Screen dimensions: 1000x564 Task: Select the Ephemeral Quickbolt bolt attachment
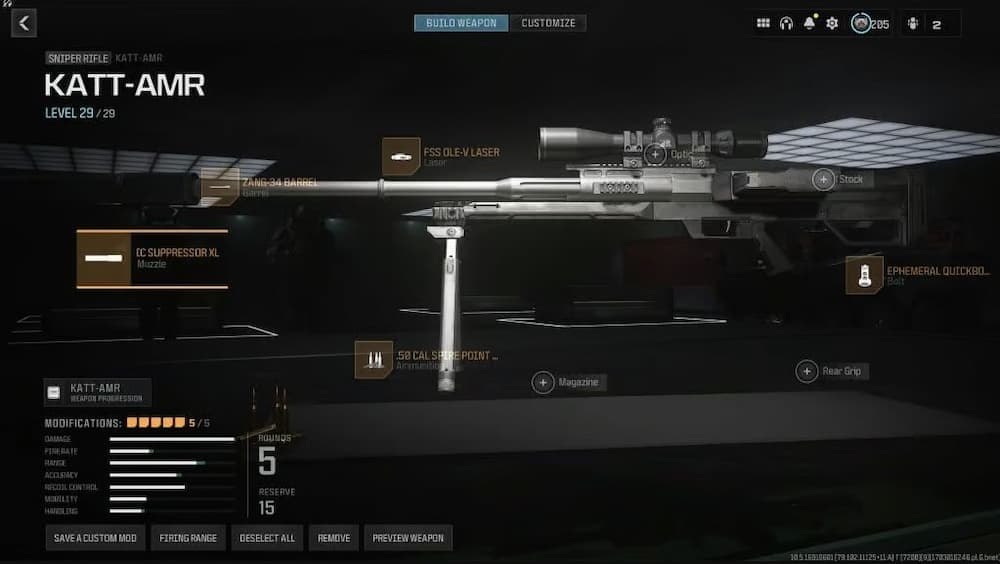864,275
